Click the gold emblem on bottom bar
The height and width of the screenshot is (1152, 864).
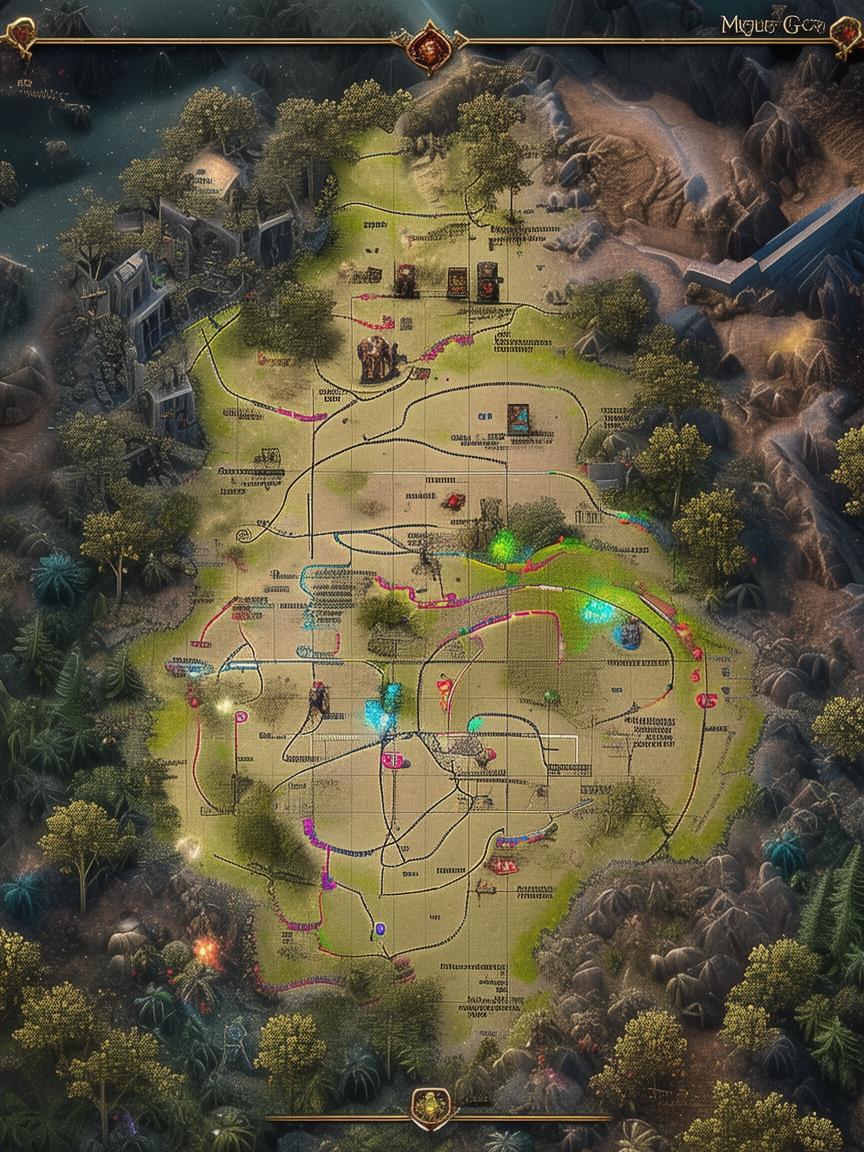click(x=431, y=1107)
